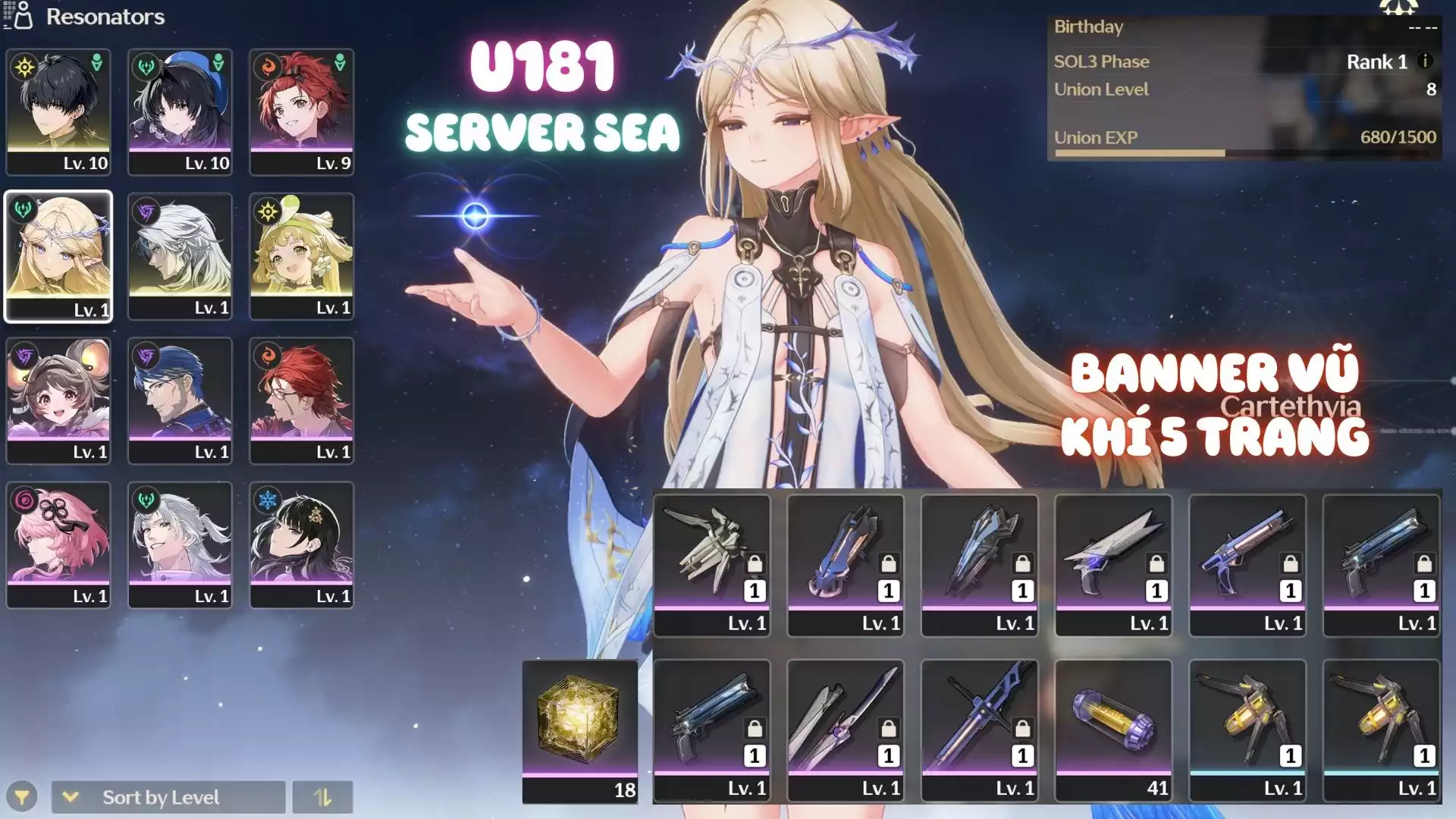
Task: Select the brown-haired girl with mouse ears
Action: point(58,400)
